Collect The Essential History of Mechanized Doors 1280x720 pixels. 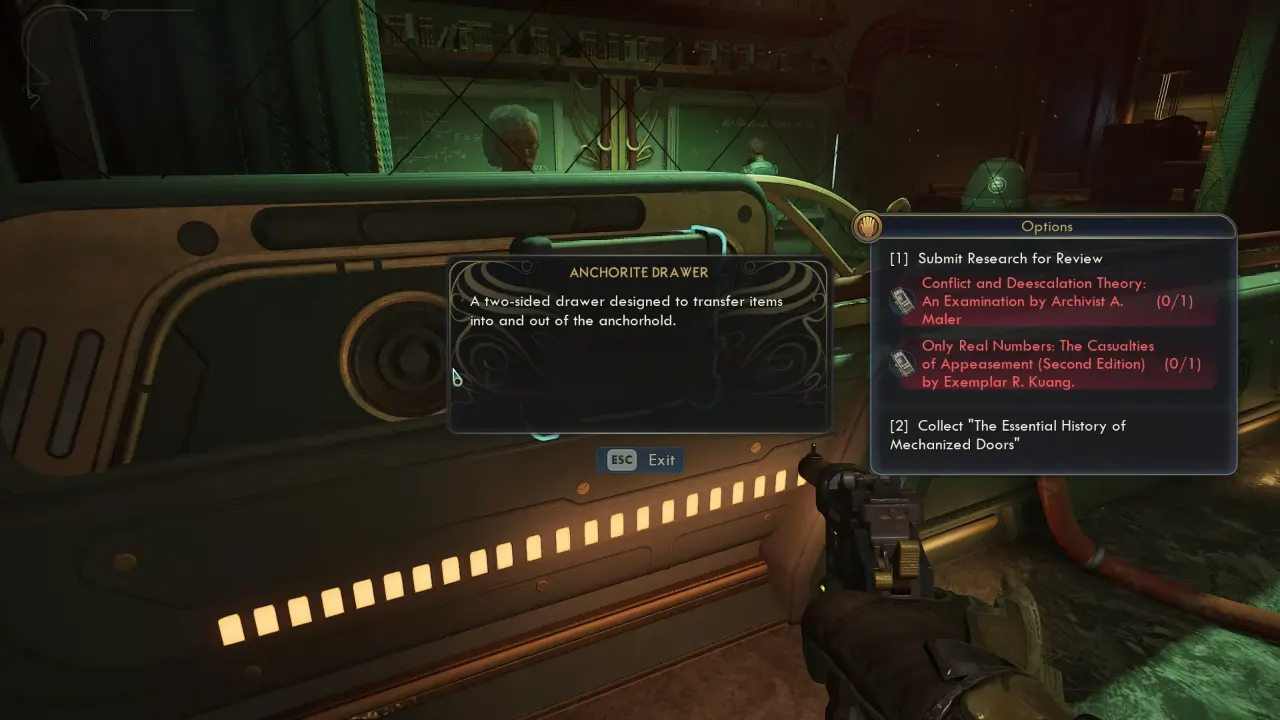pyautogui.click(x=1007, y=435)
